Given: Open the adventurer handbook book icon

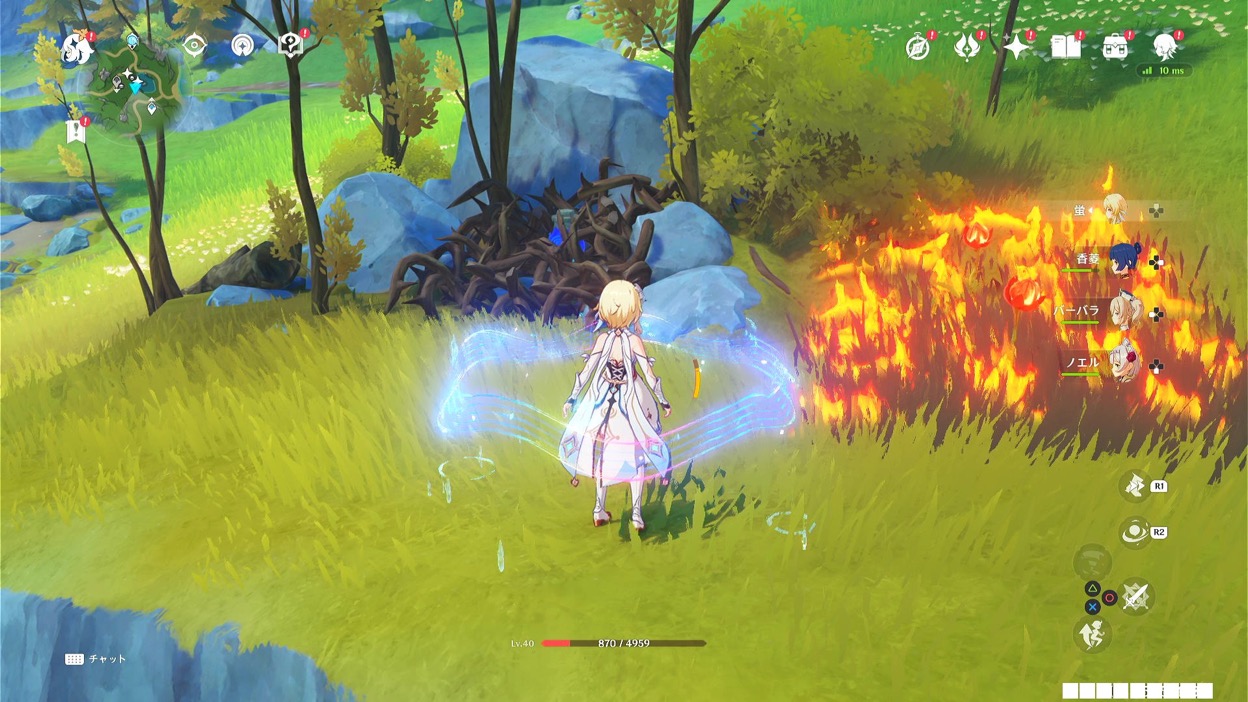Looking at the screenshot, I should tap(1066, 46).
